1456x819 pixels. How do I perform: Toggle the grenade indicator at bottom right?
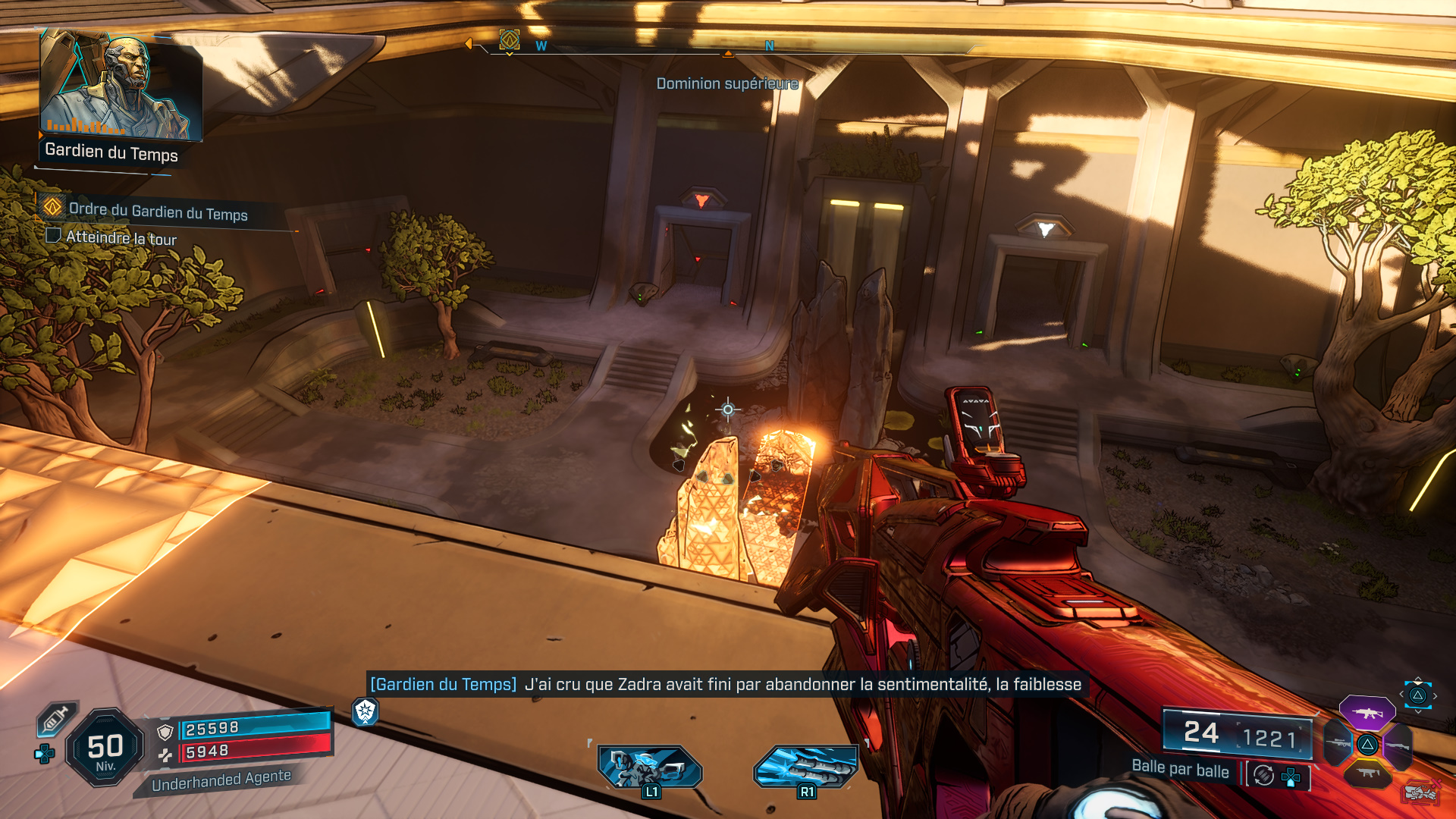click(x=1420, y=792)
